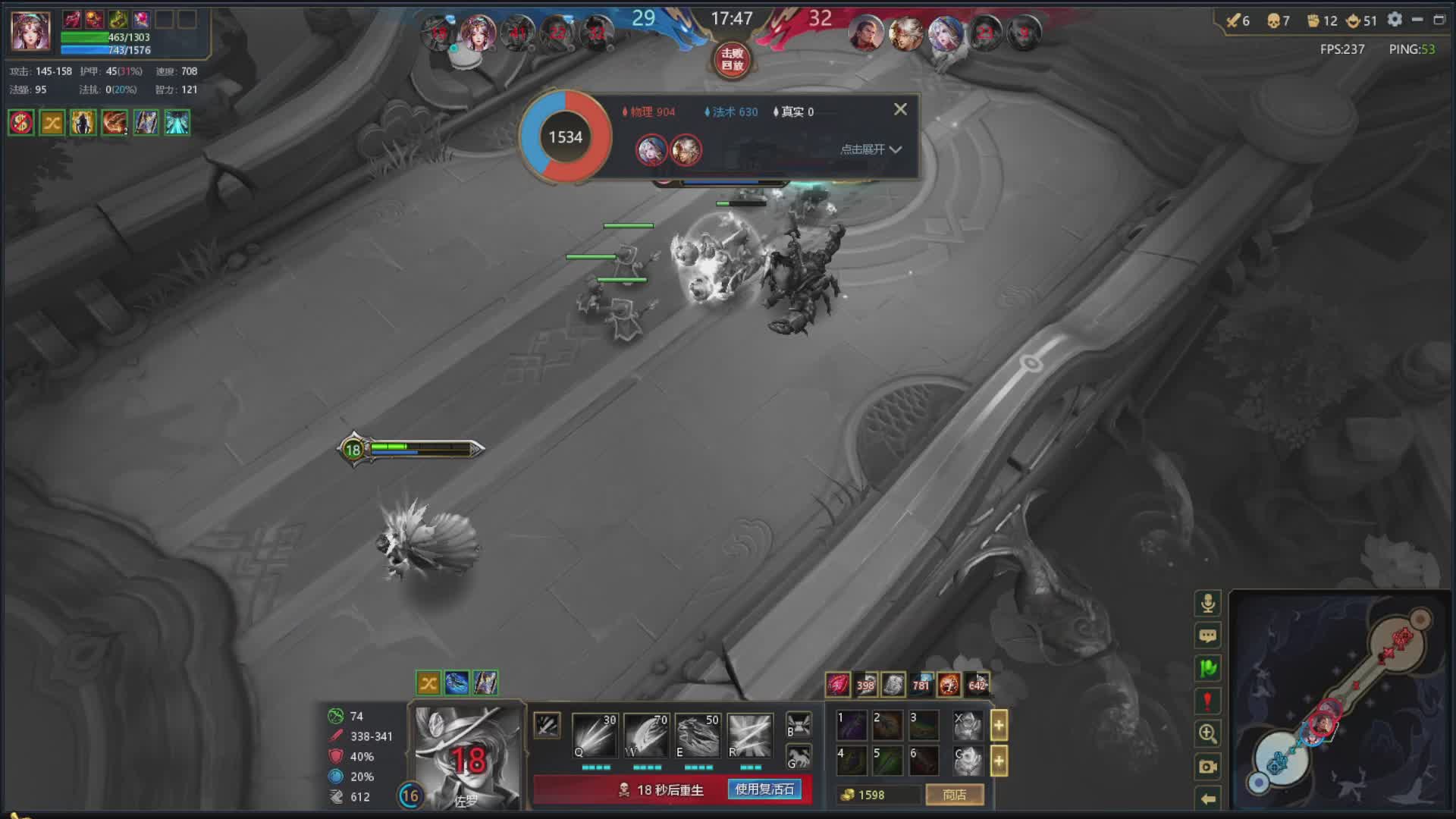This screenshot has width=1456, height=819.
Task: Open the gear settings menu
Action: coord(1395,20)
